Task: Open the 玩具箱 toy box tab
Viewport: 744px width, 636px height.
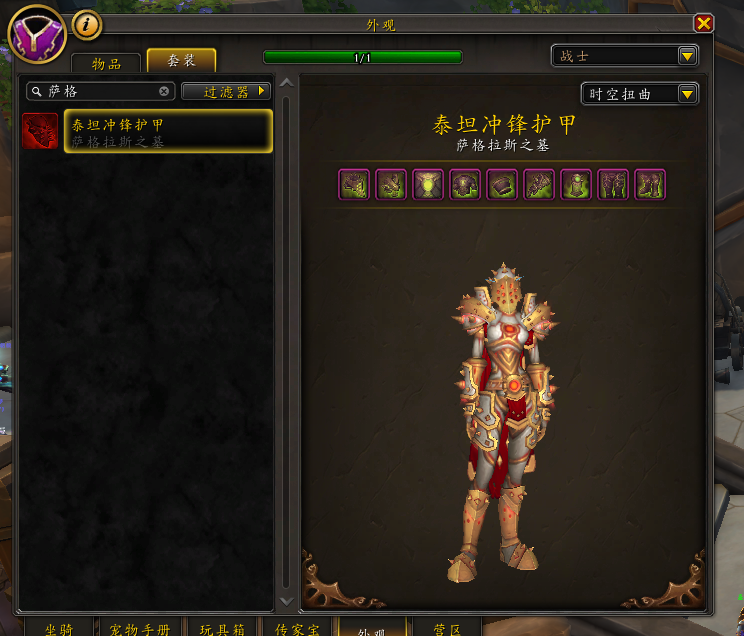Action: click(221, 628)
